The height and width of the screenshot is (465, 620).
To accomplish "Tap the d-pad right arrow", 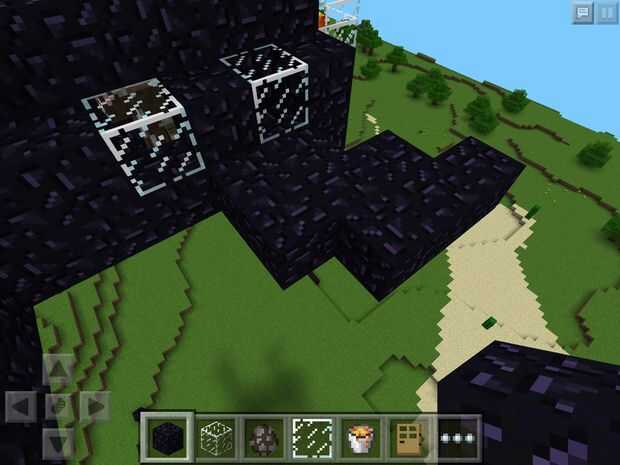I will pyautogui.click(x=95, y=407).
